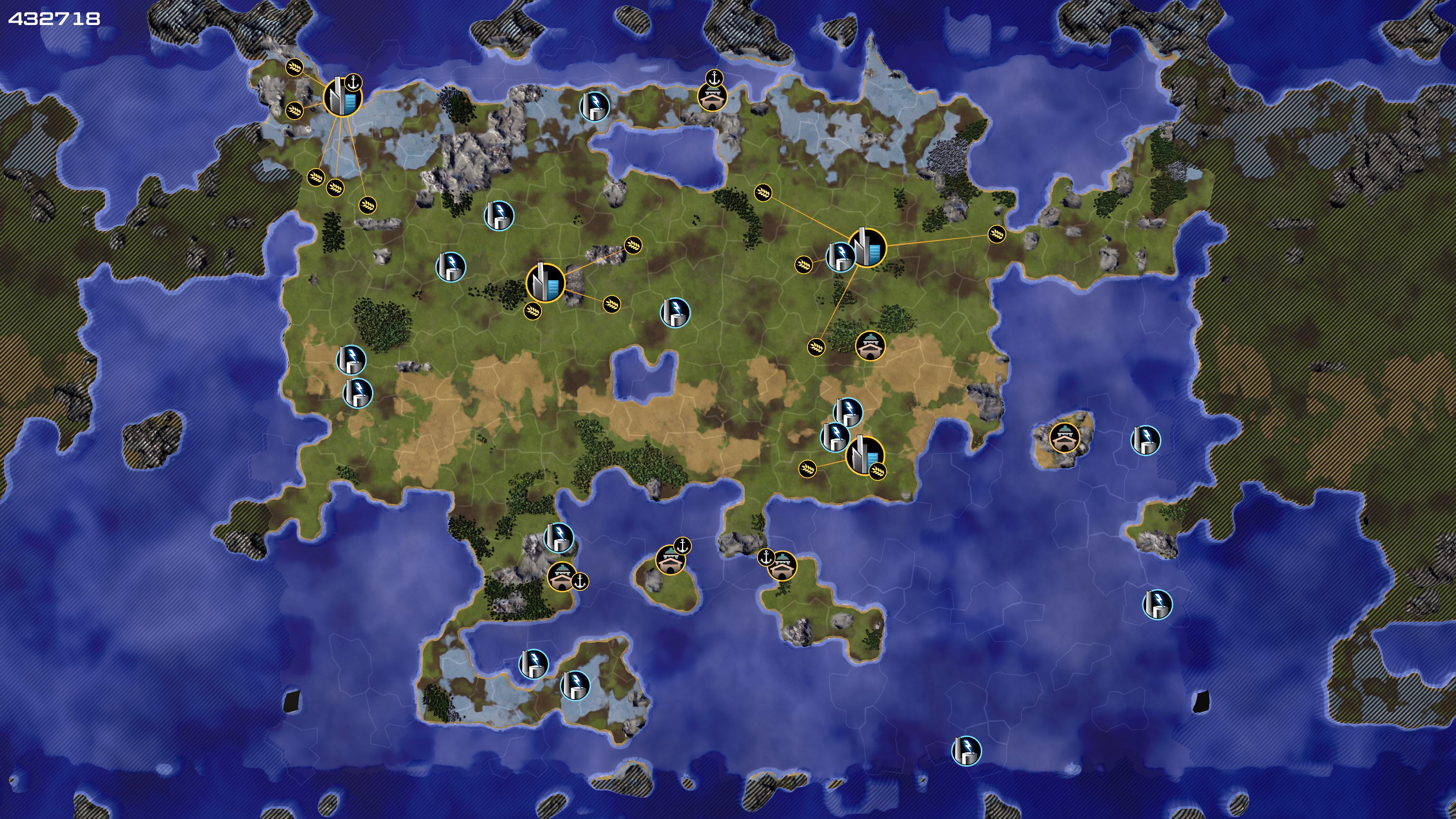
Task: Choose the city marker linked to four wheat farms
Action: click(867, 248)
